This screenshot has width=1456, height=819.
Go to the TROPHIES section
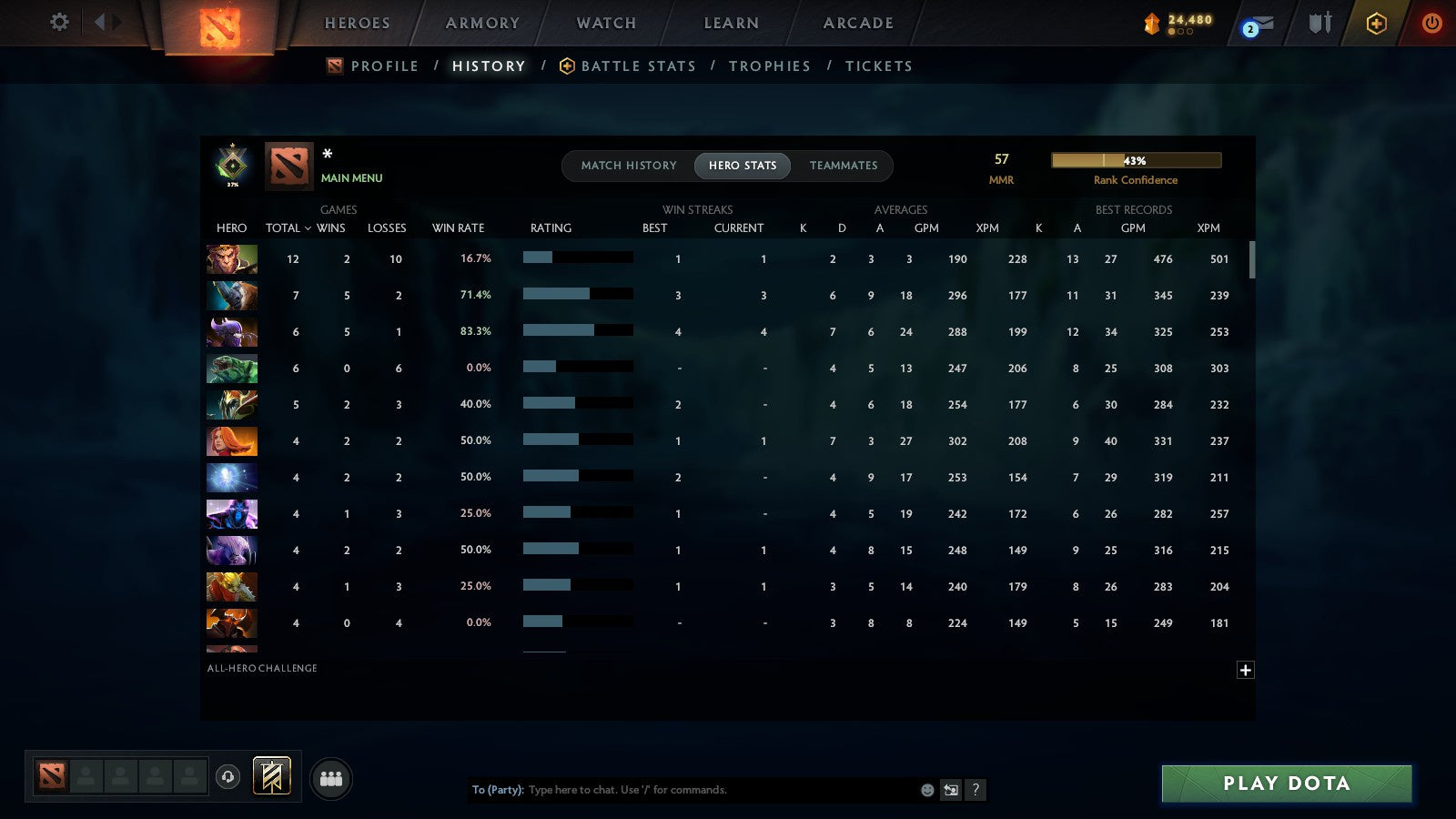tap(770, 66)
